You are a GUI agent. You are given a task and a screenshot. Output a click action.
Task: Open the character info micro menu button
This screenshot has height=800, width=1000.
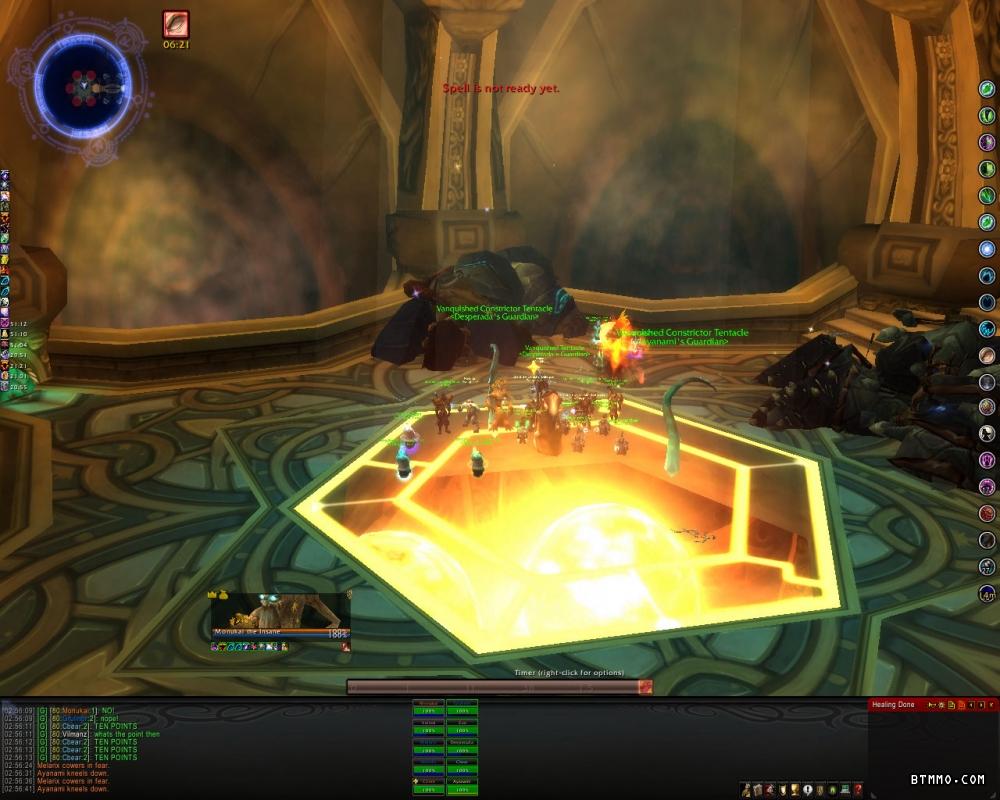[x=747, y=790]
